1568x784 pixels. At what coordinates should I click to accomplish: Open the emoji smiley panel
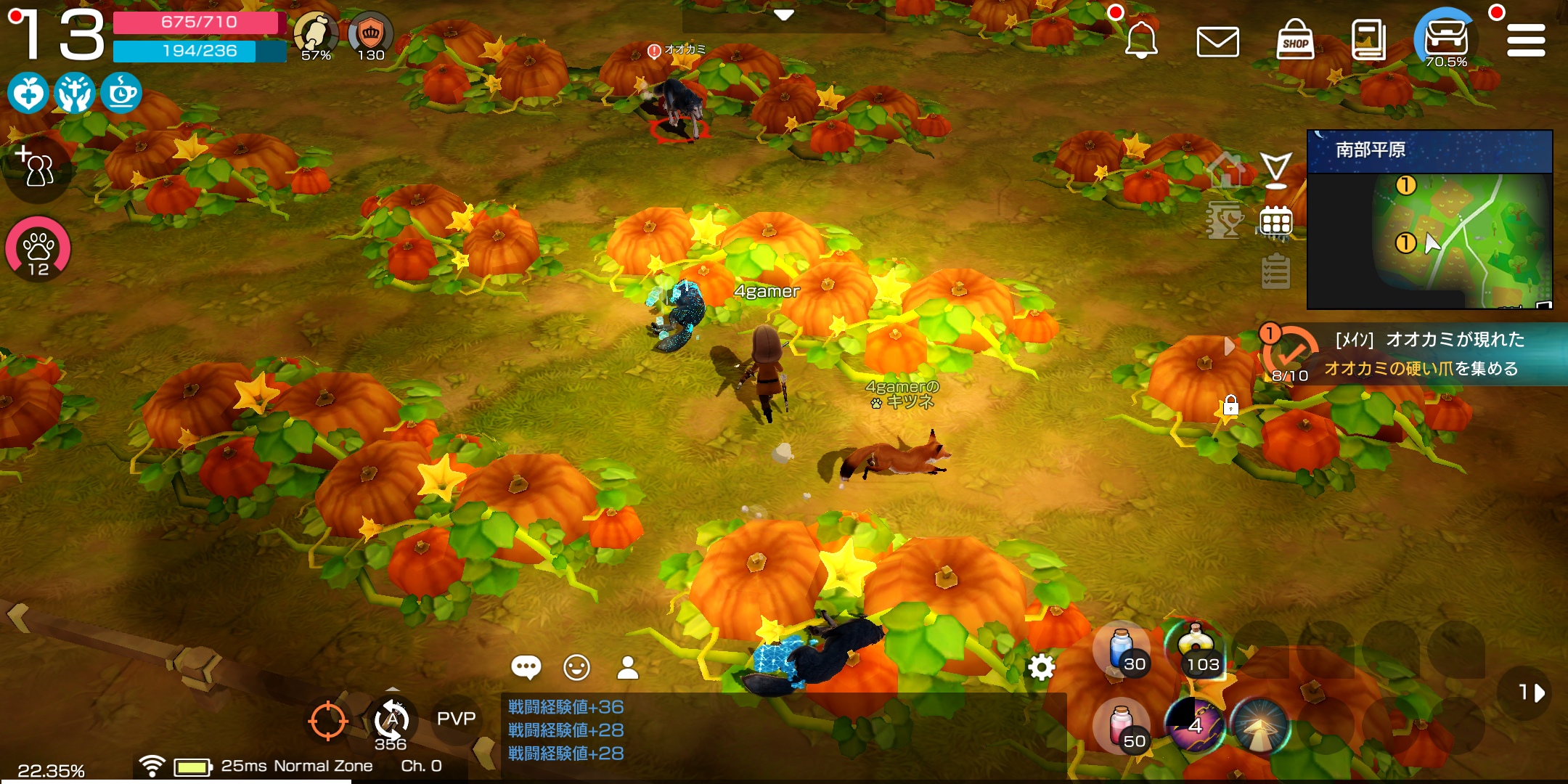pos(577,667)
